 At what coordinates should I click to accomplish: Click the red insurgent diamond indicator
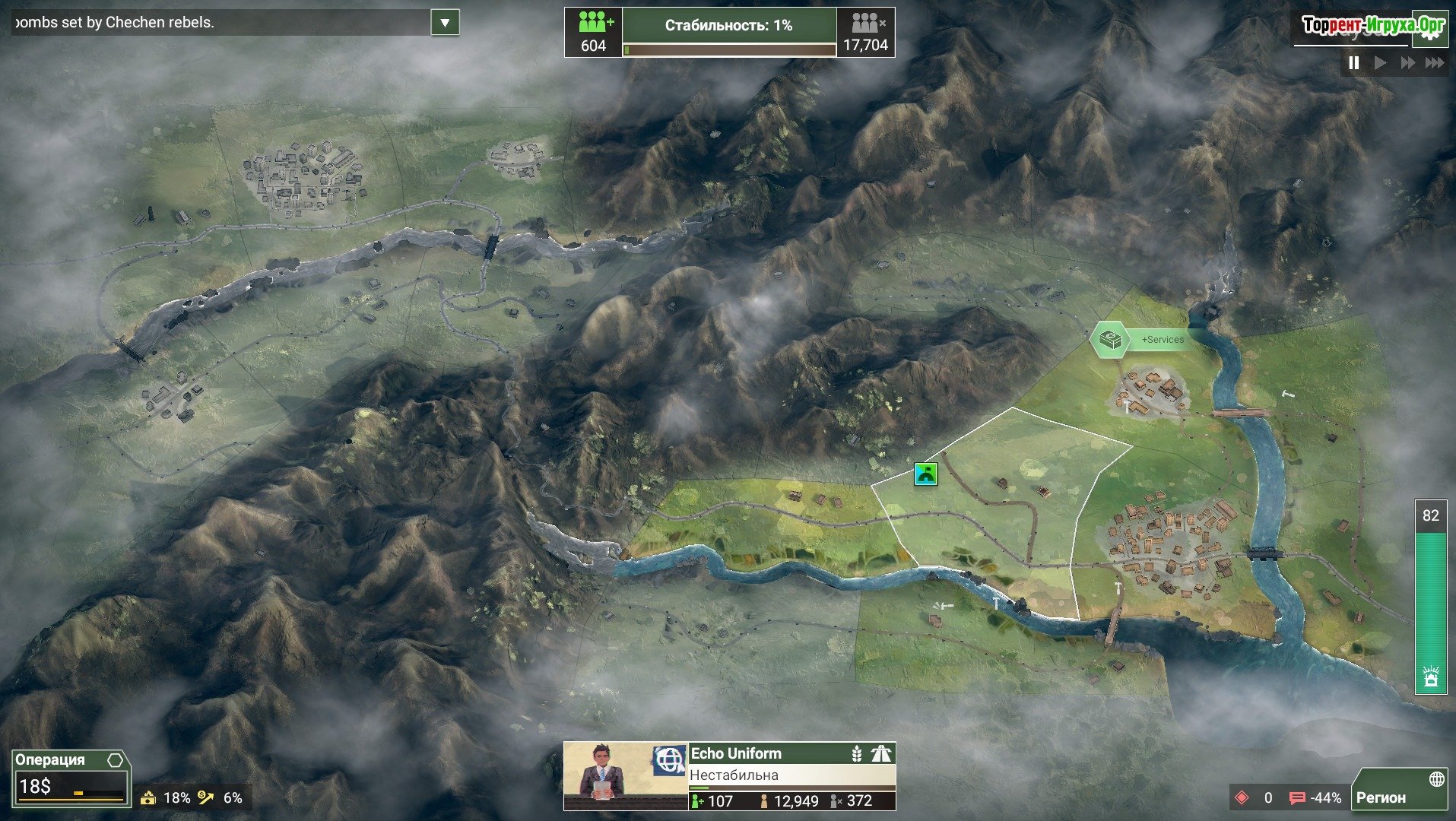coord(1242,797)
